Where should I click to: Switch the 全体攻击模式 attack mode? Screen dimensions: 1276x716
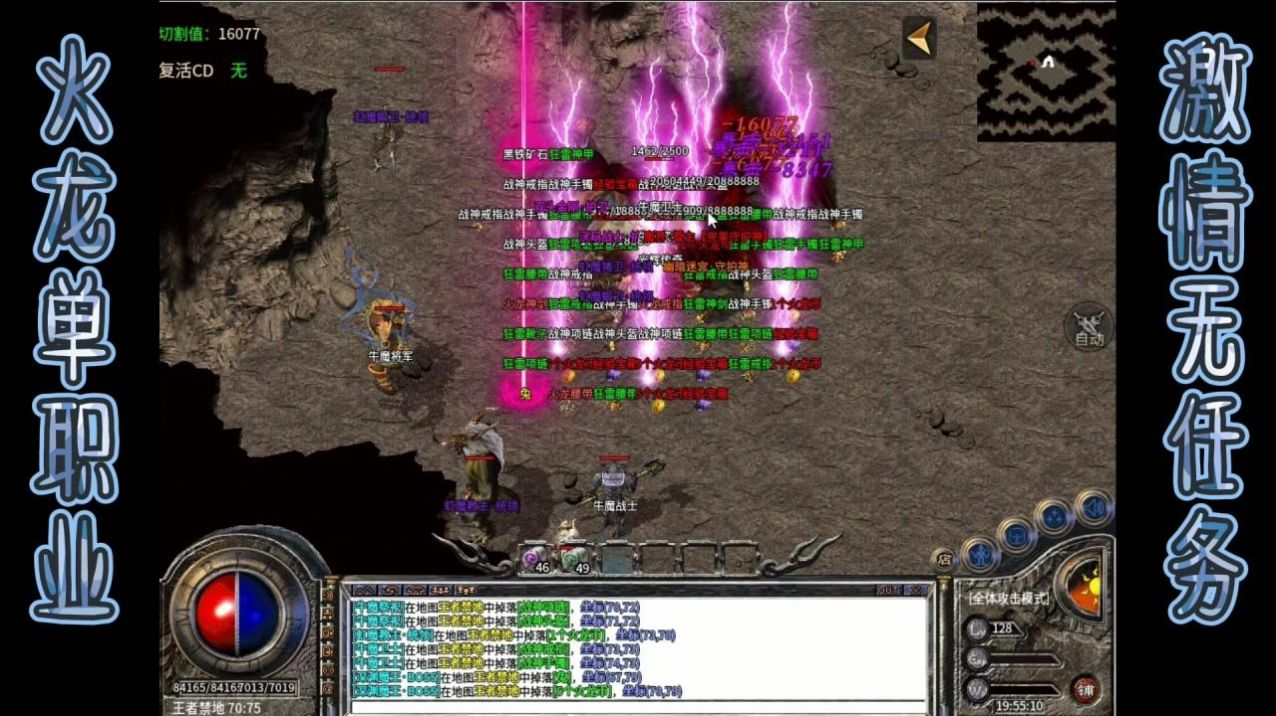tap(1008, 598)
